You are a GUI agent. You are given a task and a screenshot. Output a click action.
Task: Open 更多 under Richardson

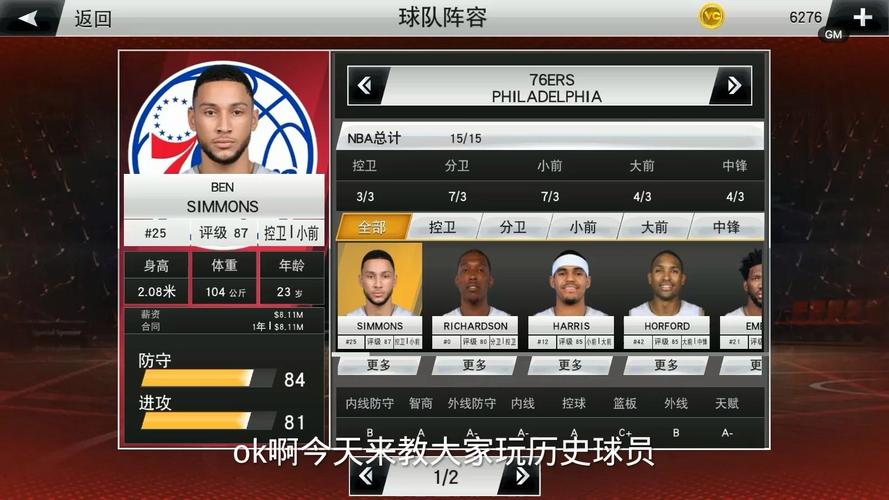[x=475, y=365]
